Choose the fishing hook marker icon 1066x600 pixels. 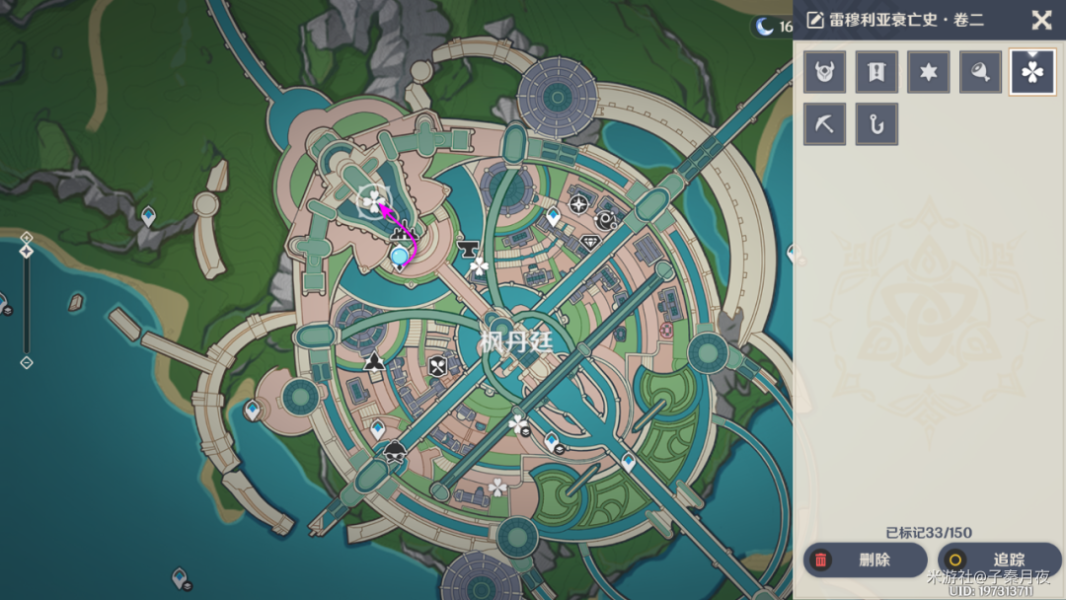coord(877,124)
